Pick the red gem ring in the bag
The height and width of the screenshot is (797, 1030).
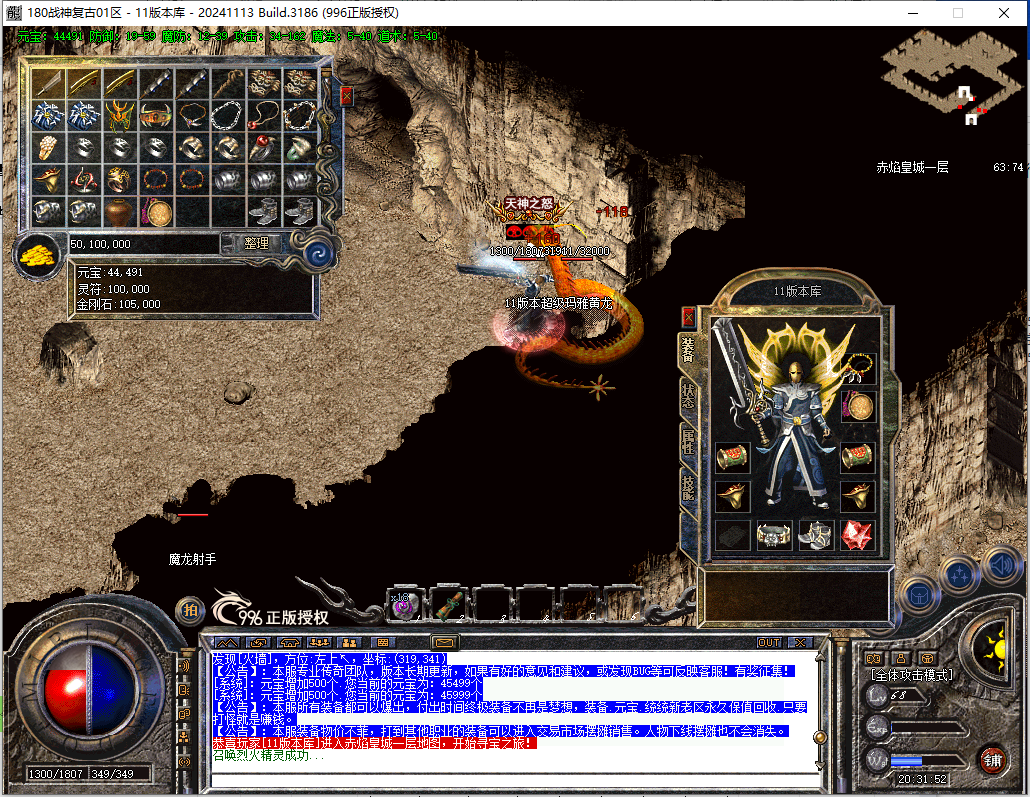[264, 148]
